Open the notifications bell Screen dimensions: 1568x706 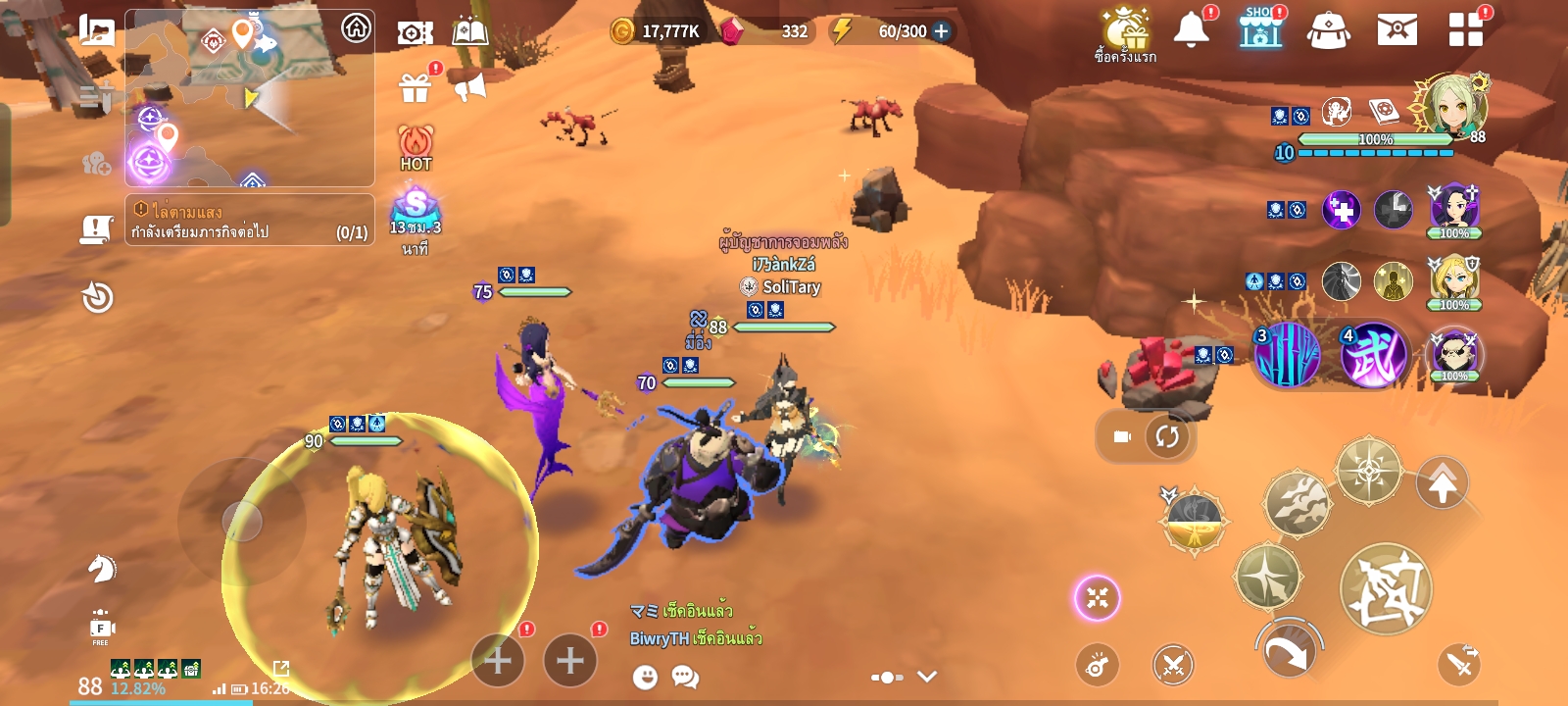(x=1192, y=30)
